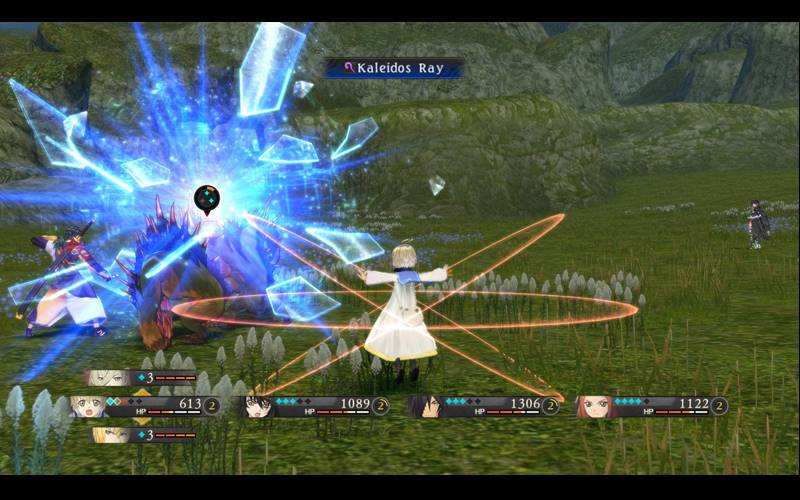
Task: Pick the black-haired party member with 1306 HP
Action: coord(427,406)
